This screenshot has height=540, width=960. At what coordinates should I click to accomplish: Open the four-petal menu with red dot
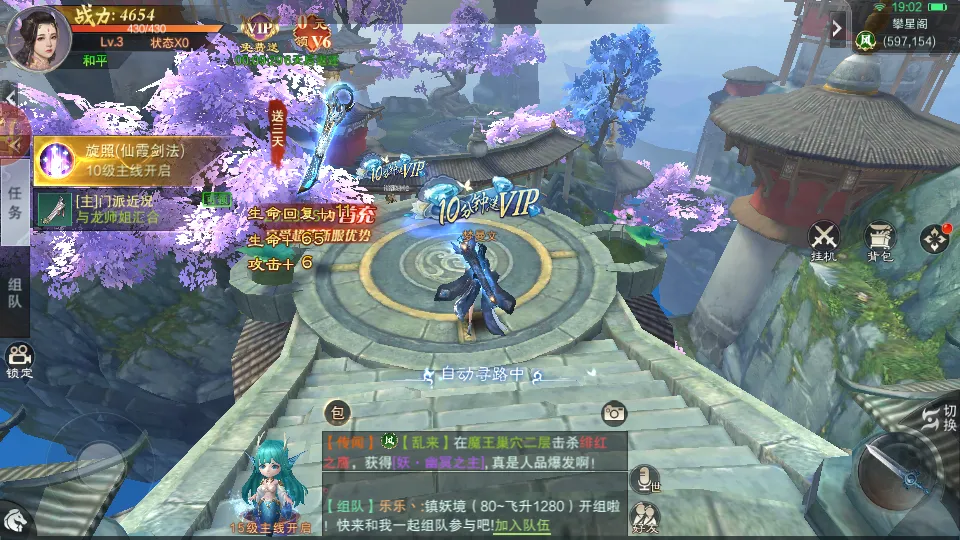point(936,238)
